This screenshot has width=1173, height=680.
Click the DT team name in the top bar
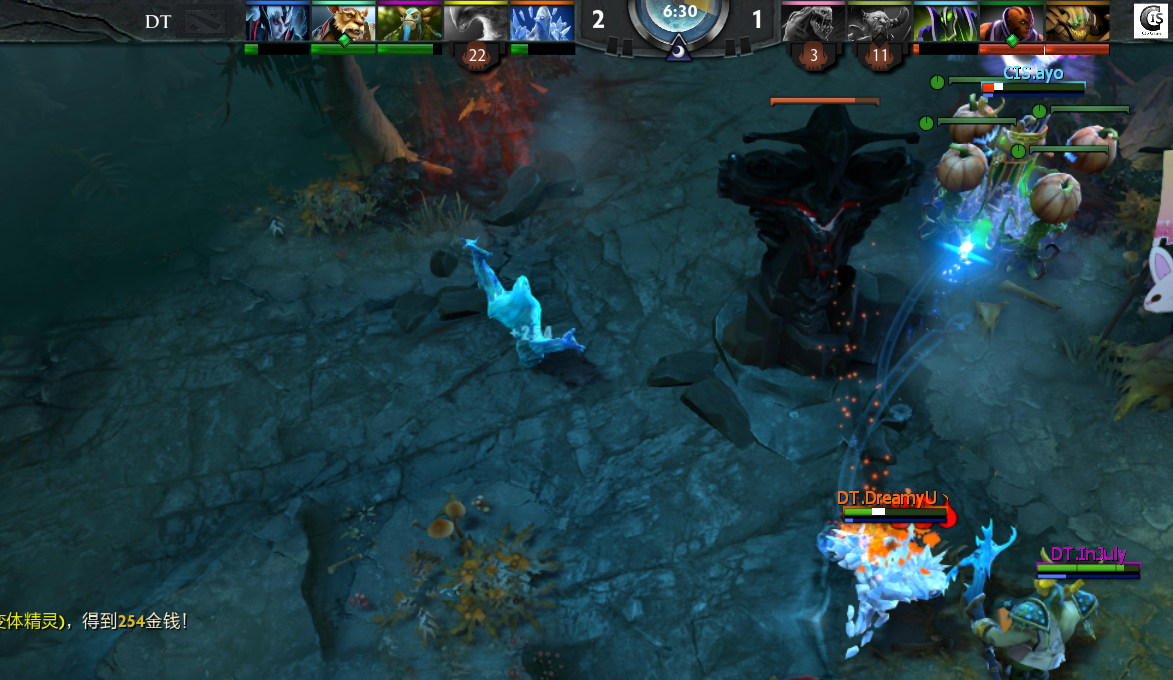click(x=158, y=21)
